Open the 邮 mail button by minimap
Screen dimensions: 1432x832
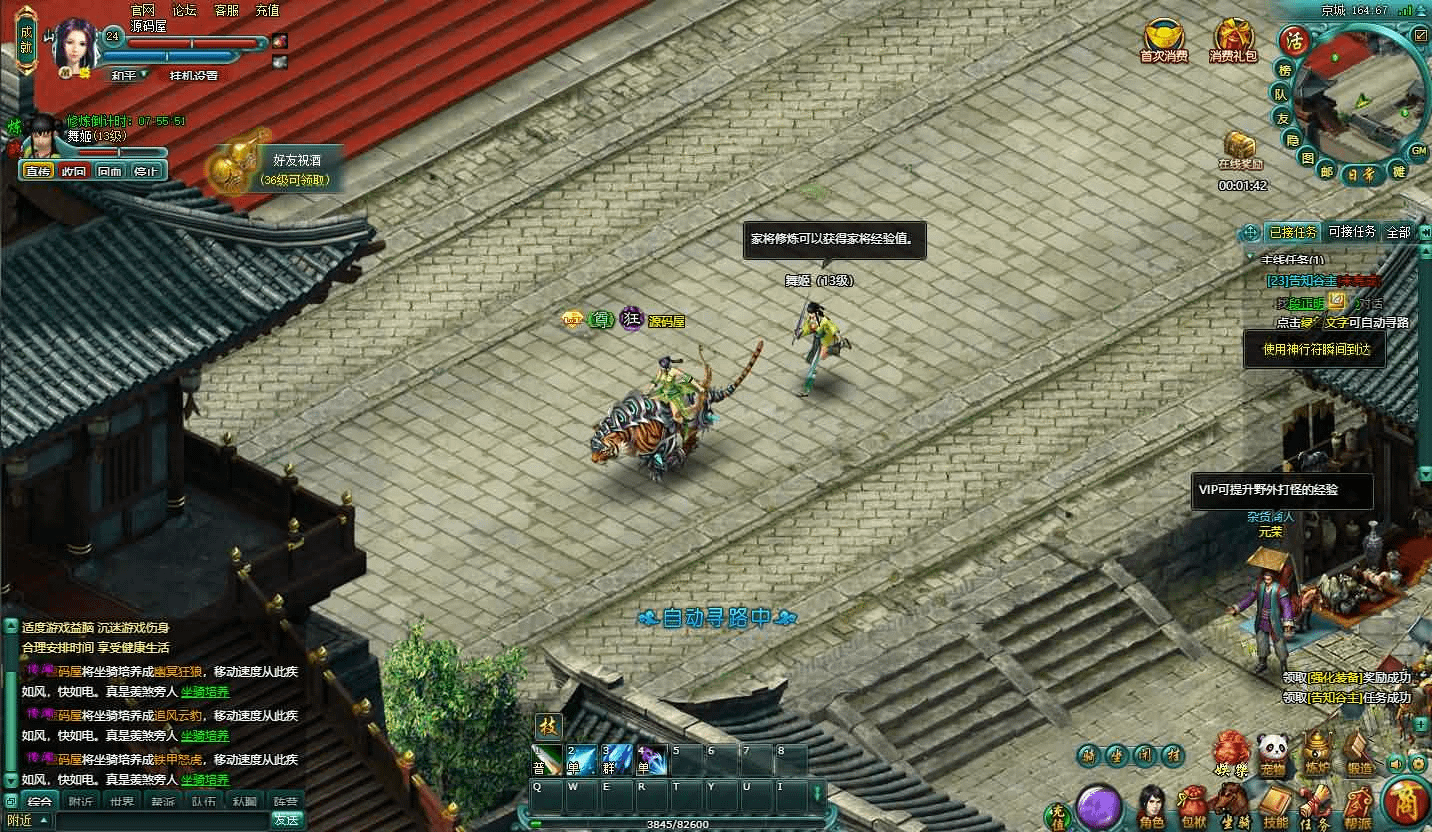pos(1326,171)
